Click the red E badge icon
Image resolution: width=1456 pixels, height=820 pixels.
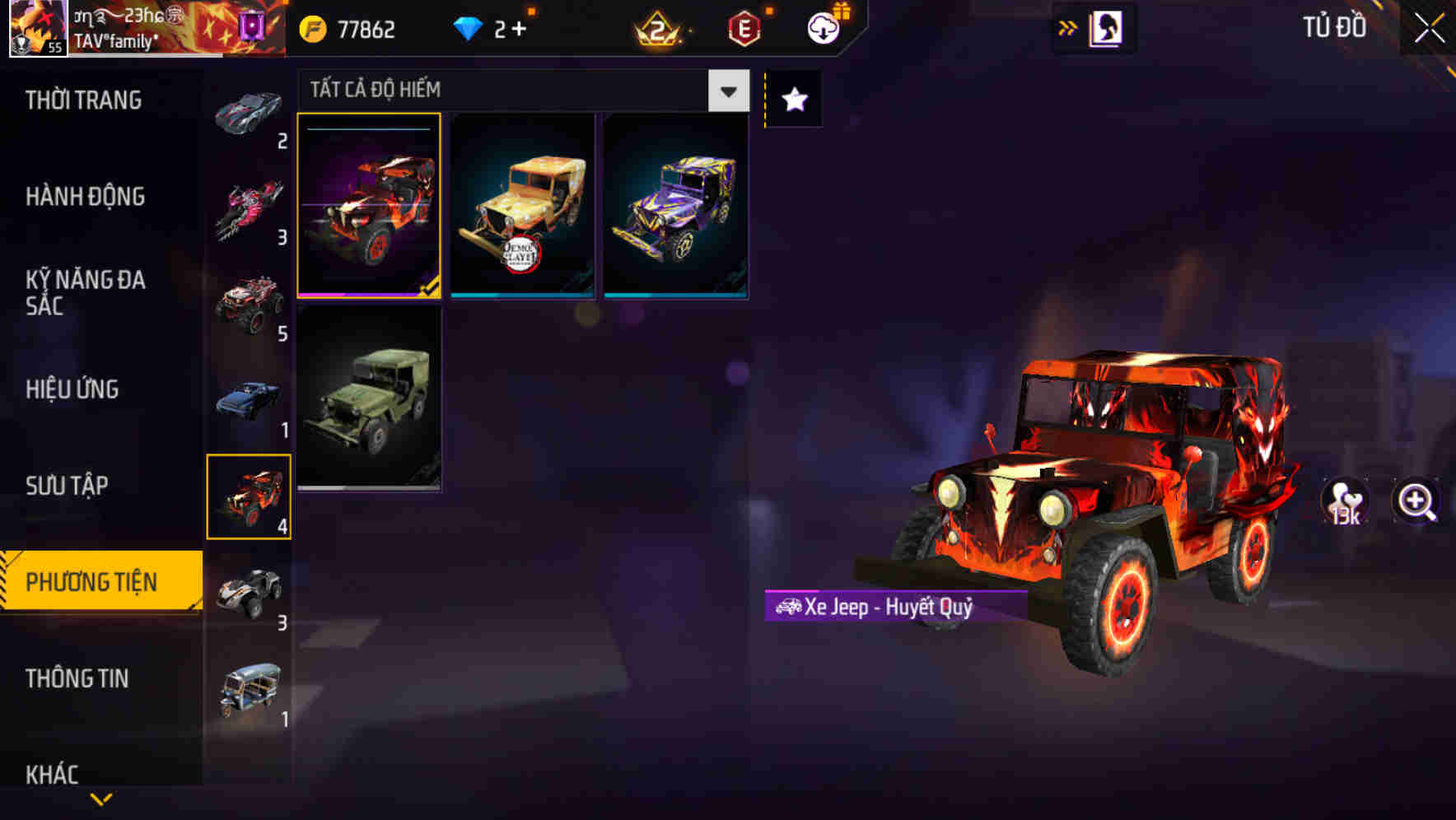742,27
